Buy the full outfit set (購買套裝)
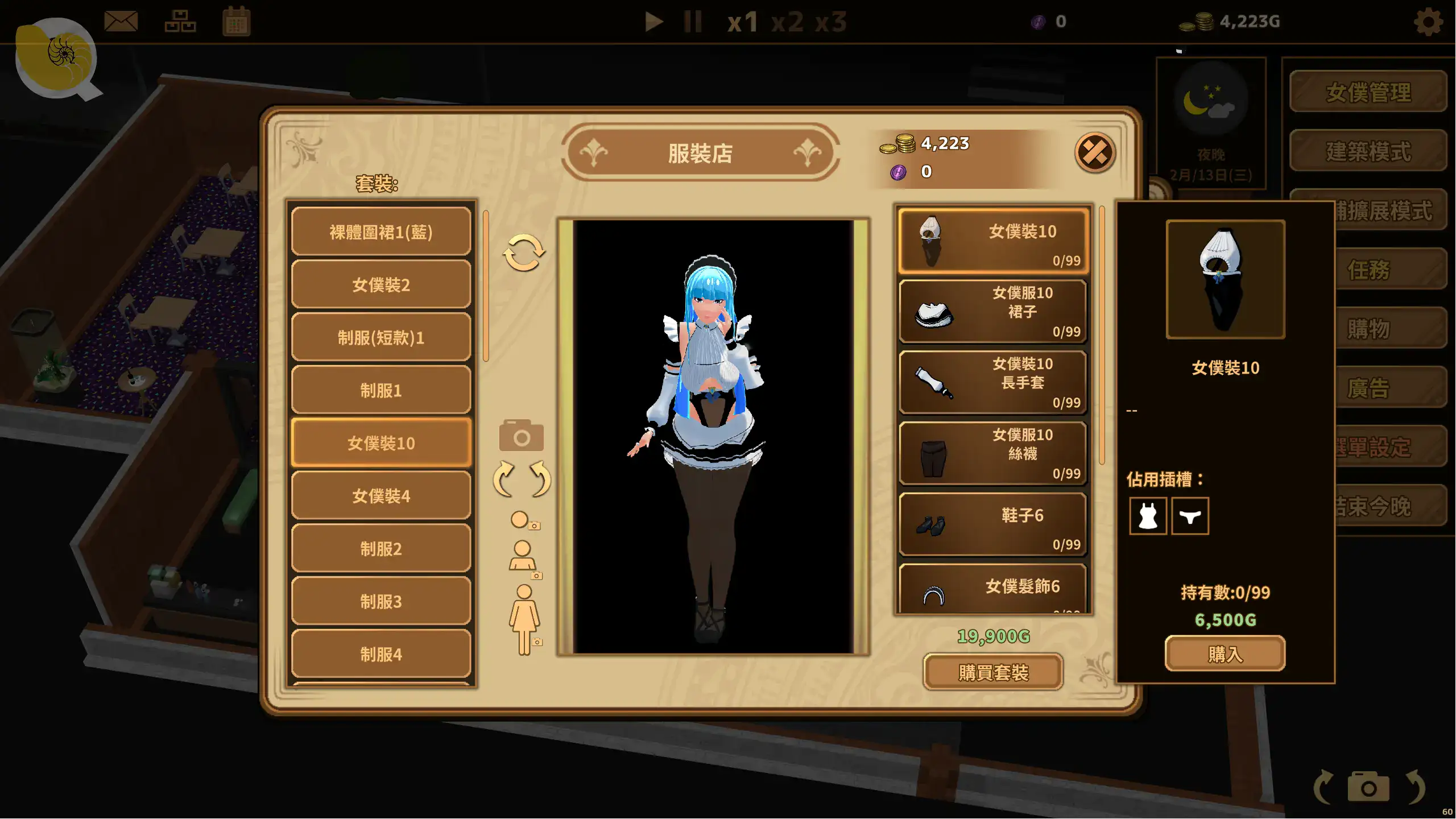The height and width of the screenshot is (819, 1456). pos(993,672)
